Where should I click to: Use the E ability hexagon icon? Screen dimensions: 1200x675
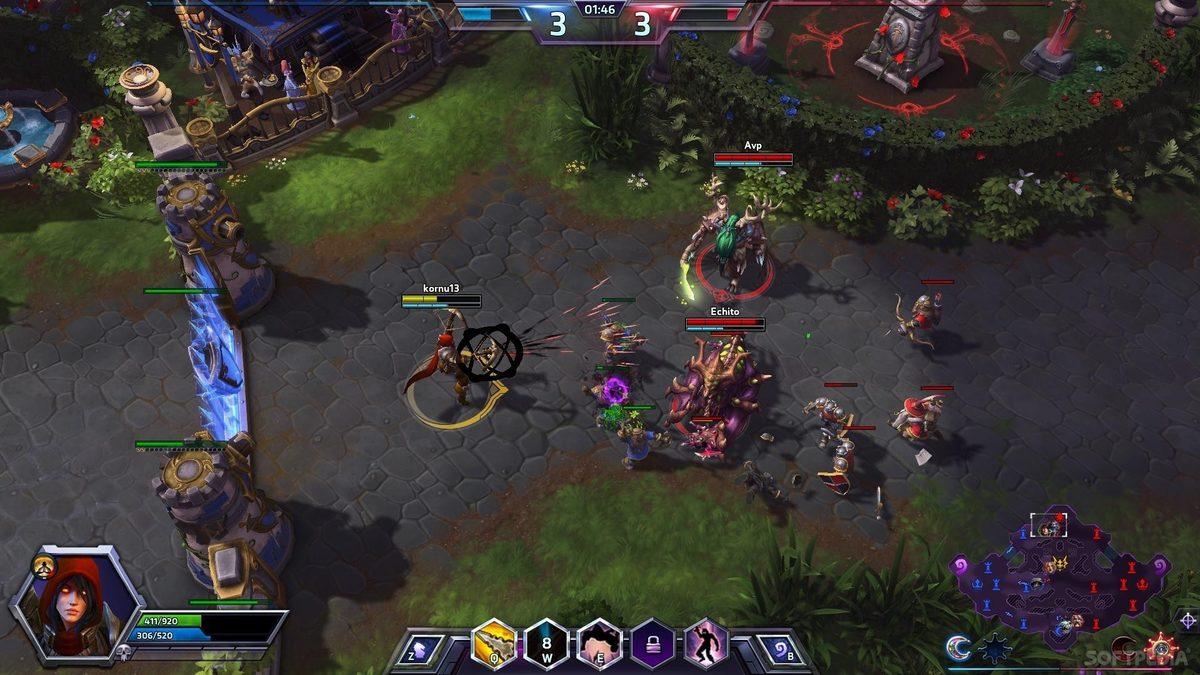(x=600, y=643)
